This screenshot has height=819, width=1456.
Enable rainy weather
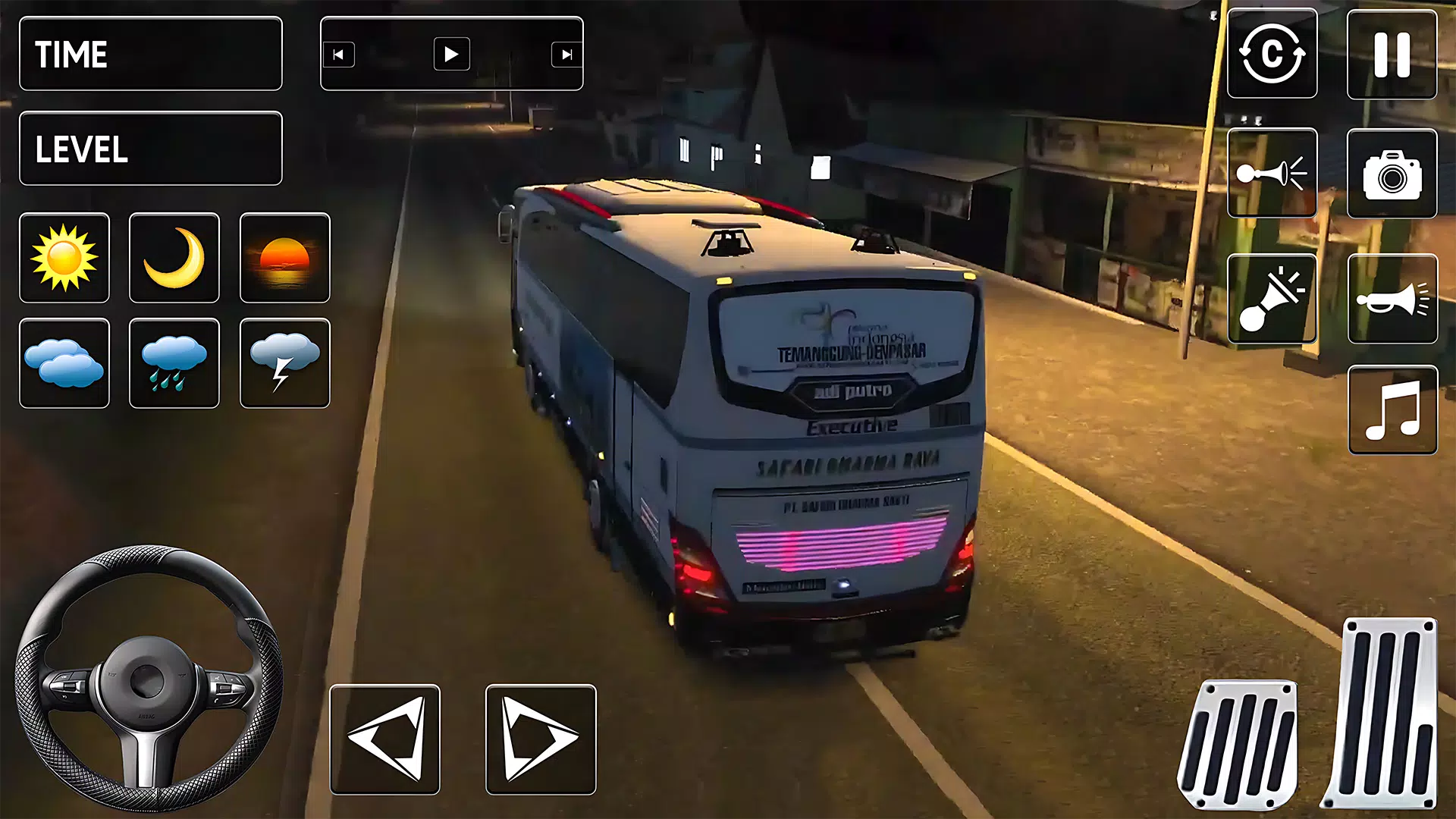(x=174, y=364)
